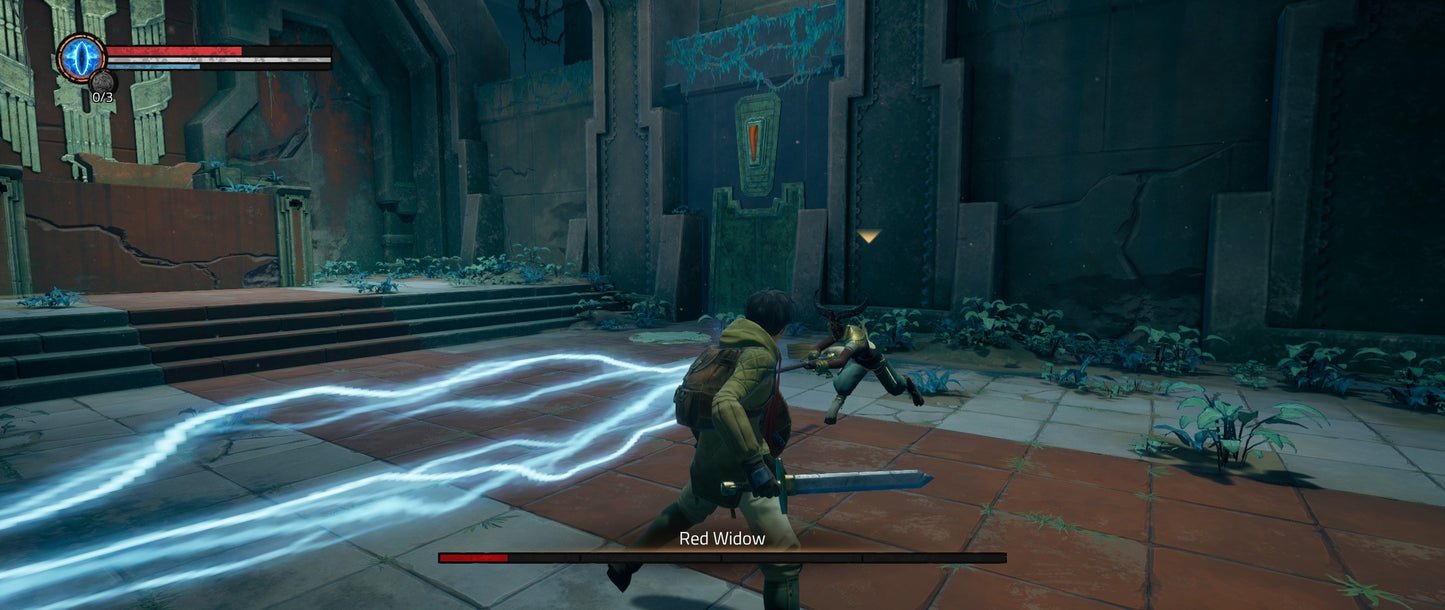
Task: Select the stone consumable icon showing 0/3
Action: tap(102, 82)
